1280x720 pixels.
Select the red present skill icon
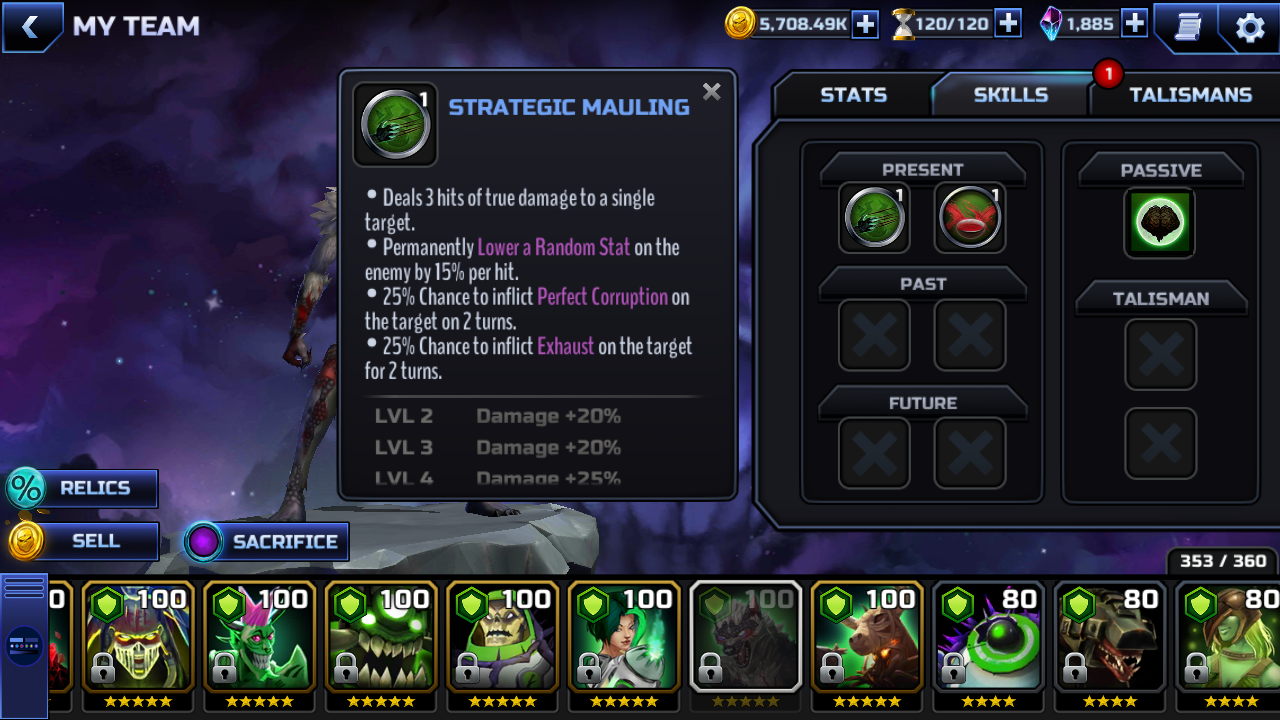970,217
